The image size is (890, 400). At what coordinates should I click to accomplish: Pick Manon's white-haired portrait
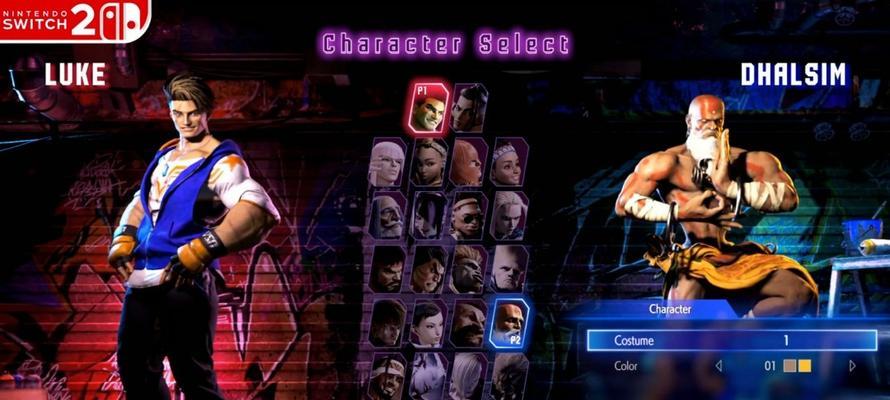pos(387,161)
